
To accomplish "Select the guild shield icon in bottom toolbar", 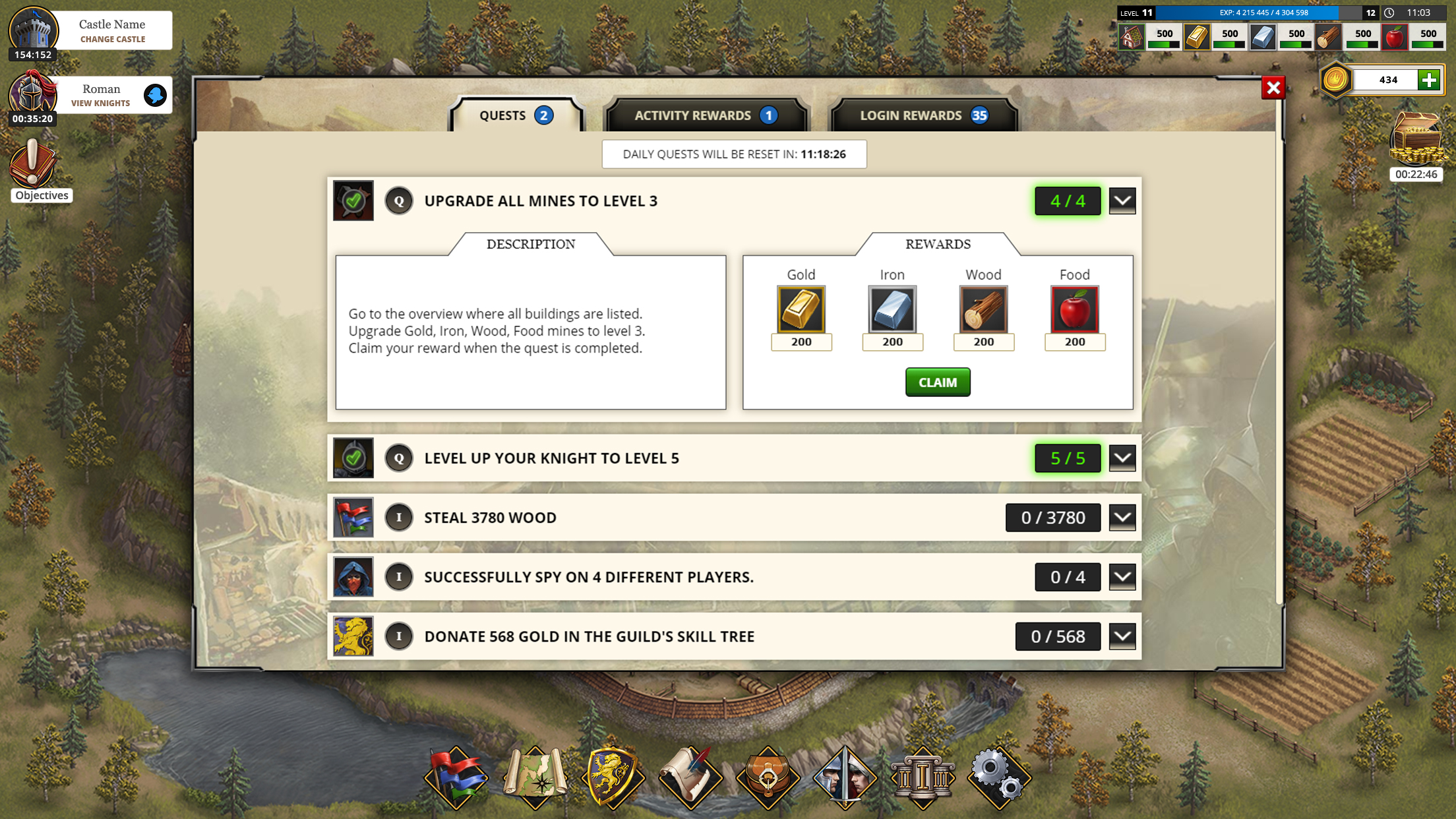I will pos(614,778).
